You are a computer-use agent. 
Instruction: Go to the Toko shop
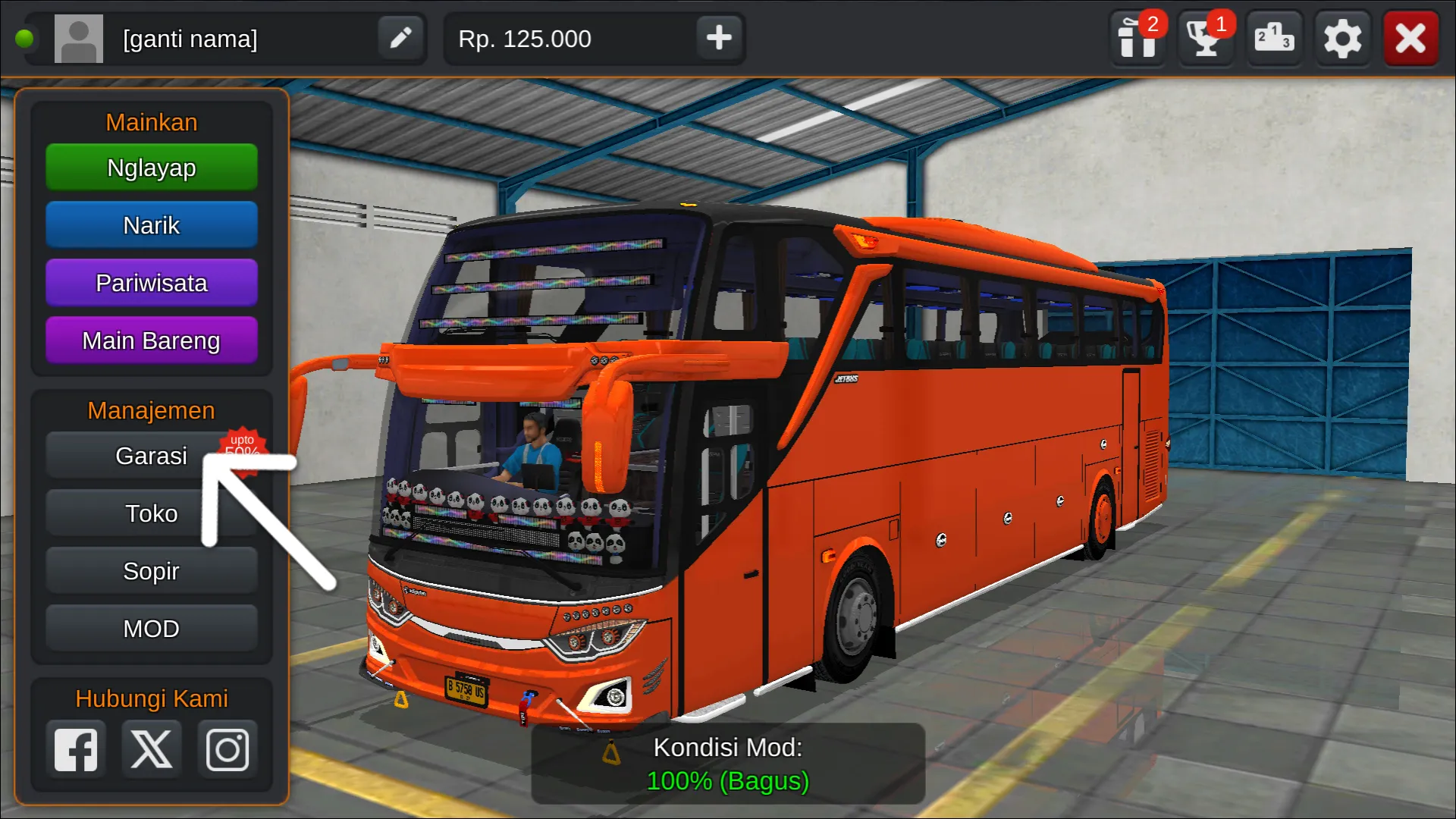(152, 513)
